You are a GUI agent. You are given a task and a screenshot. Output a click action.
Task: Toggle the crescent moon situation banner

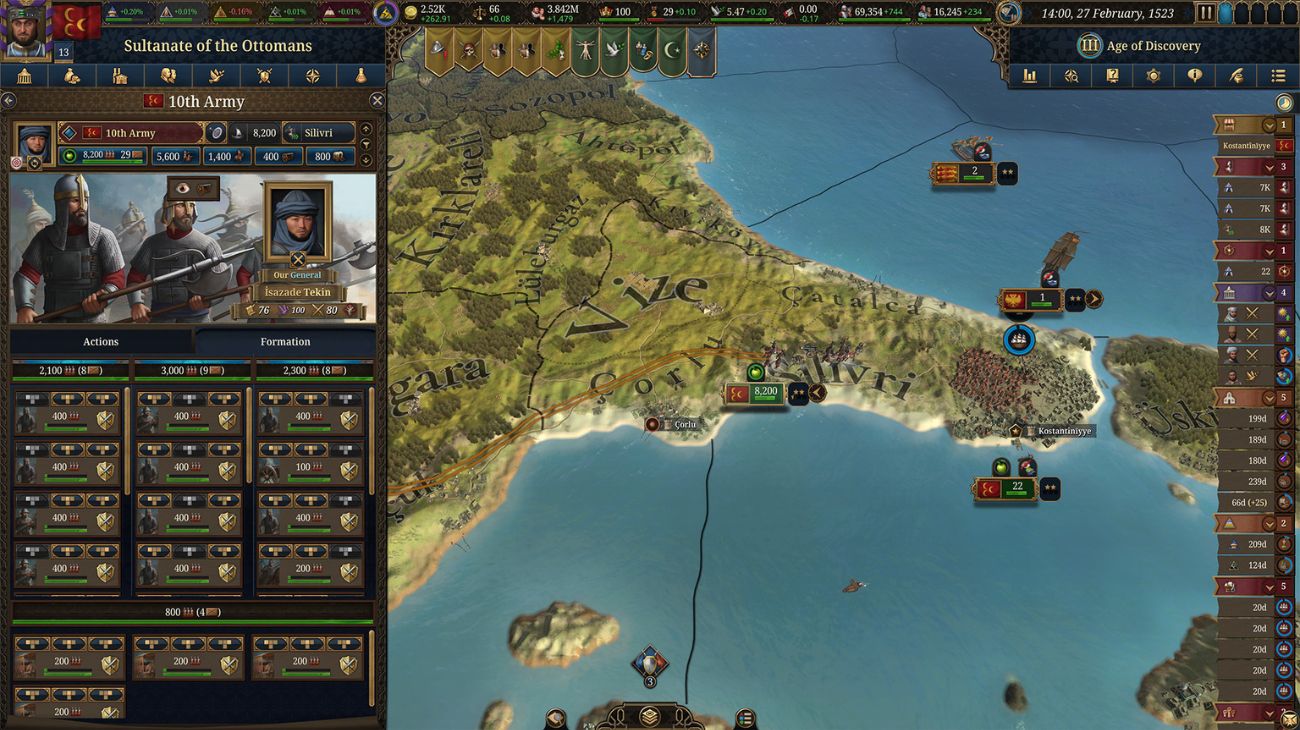click(670, 48)
